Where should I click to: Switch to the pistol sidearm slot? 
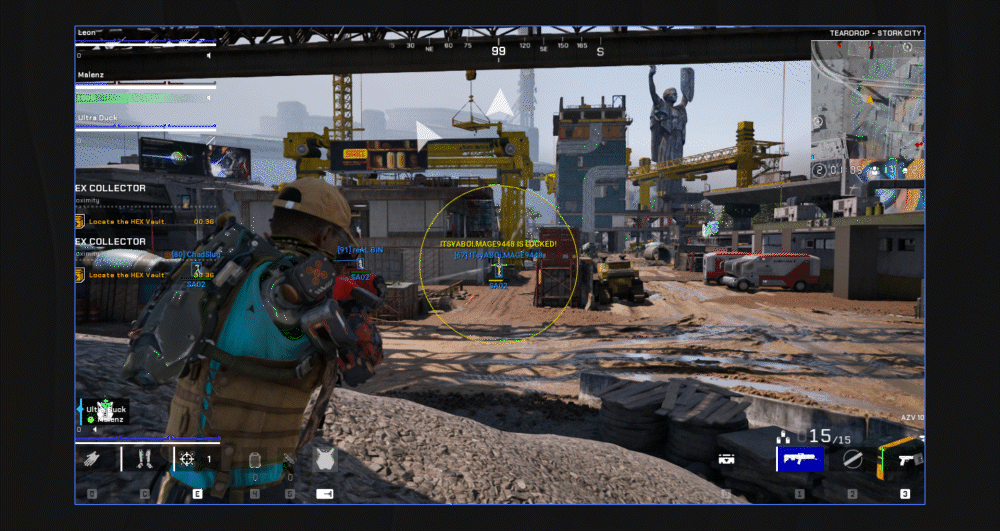[x=901, y=458]
